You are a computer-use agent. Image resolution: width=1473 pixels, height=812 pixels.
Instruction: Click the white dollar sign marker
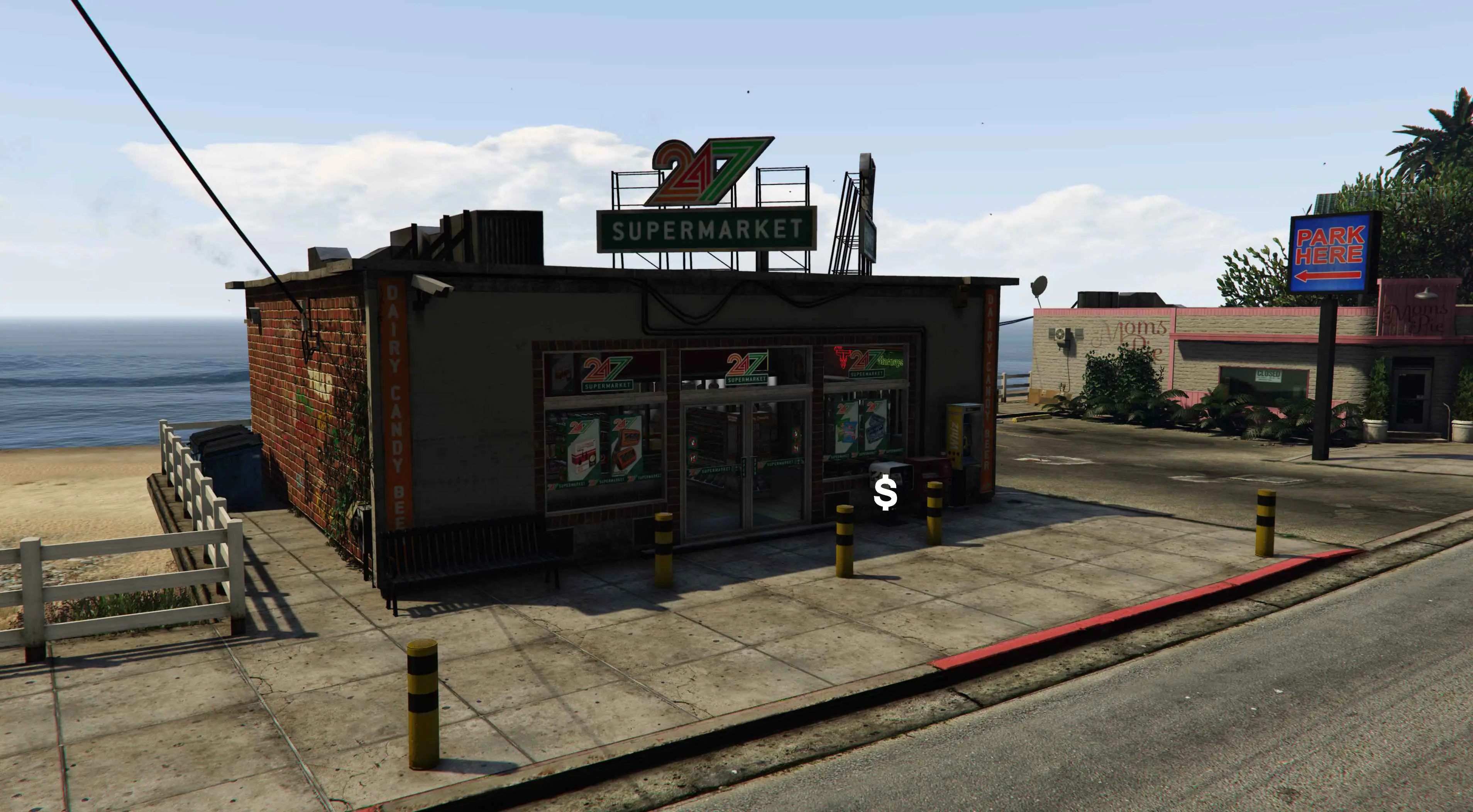tap(885, 494)
